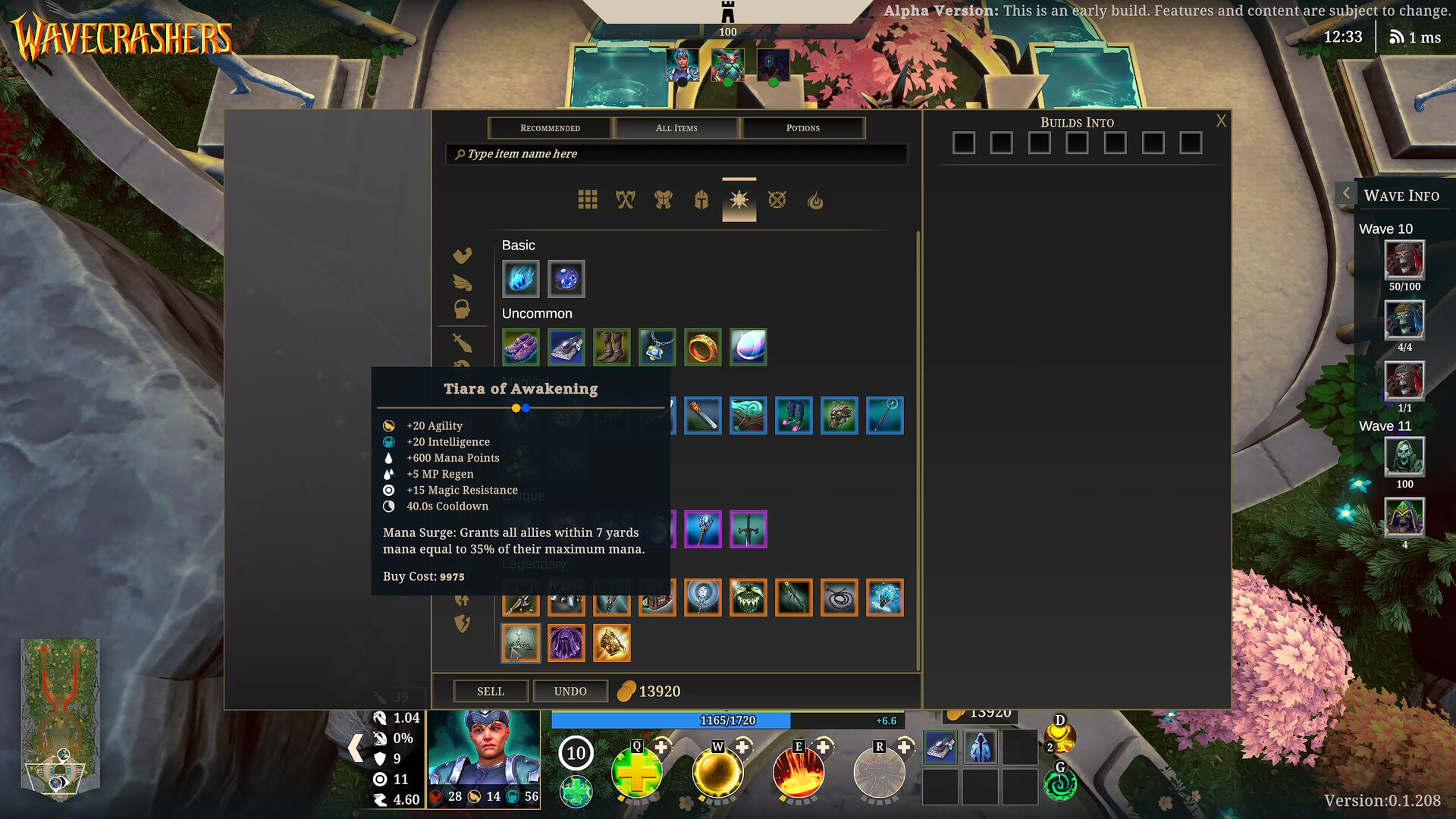Open the flame item category
This screenshot has width=1456, height=819.
coord(815,200)
